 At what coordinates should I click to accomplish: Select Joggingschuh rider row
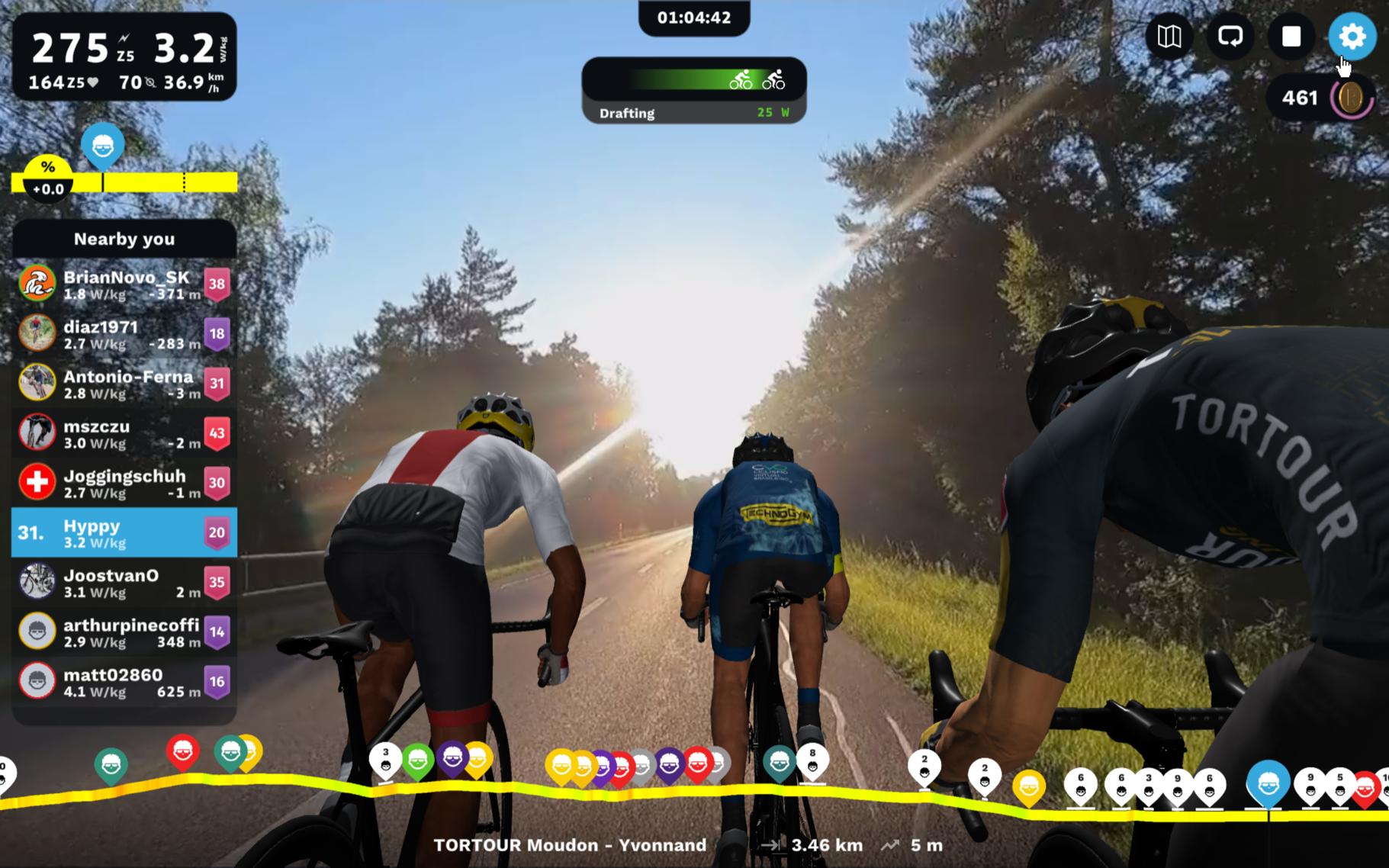pos(124,483)
